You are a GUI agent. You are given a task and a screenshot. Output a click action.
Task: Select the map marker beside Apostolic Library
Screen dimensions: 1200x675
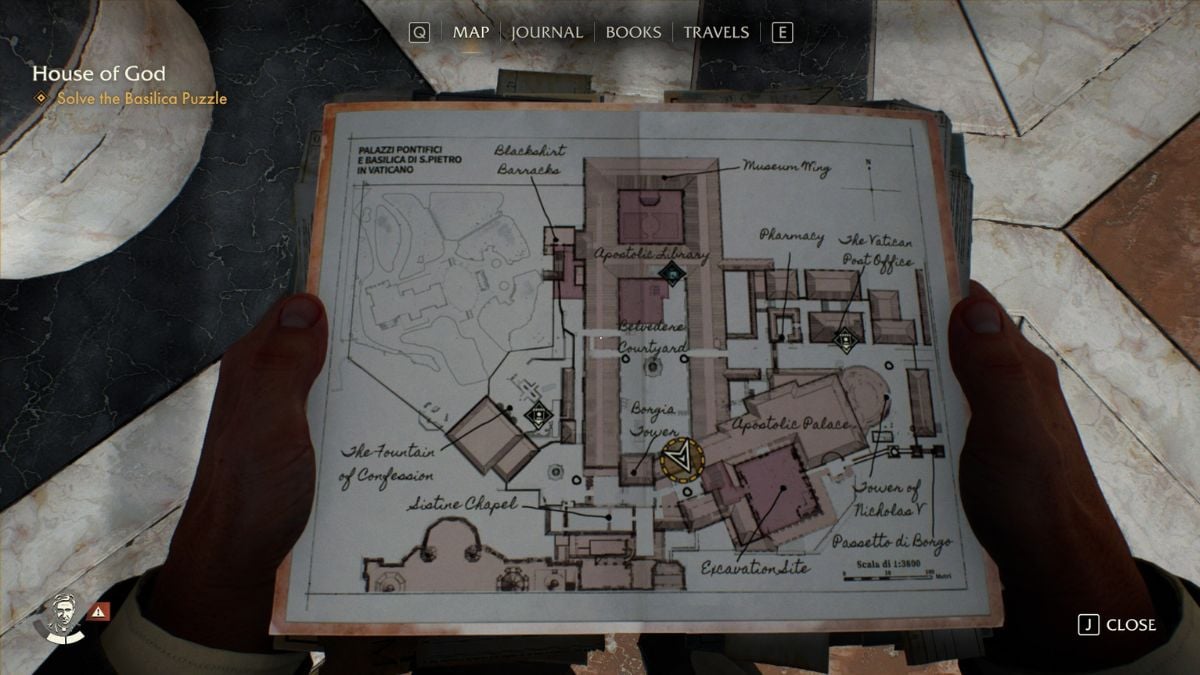click(673, 273)
